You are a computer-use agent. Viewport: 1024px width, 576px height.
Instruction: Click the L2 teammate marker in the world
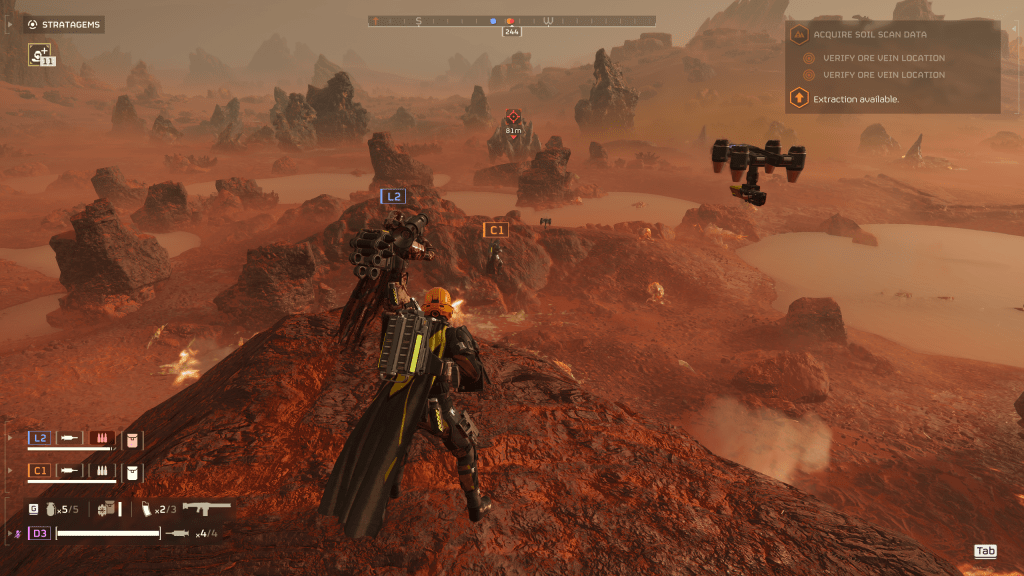coord(394,197)
